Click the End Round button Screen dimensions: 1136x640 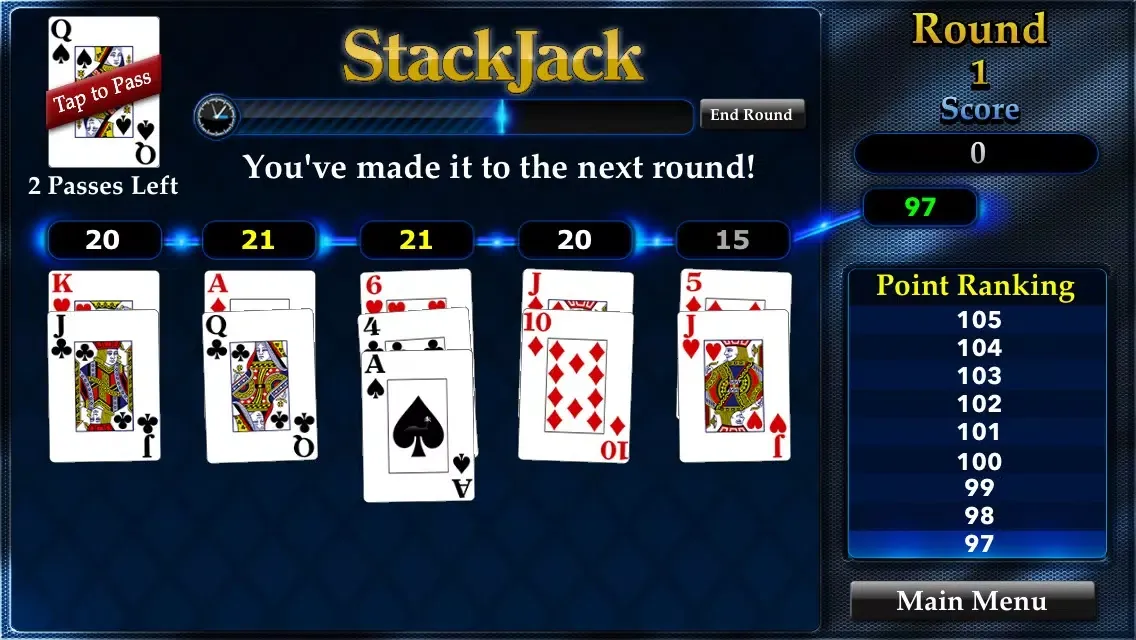[751, 115]
